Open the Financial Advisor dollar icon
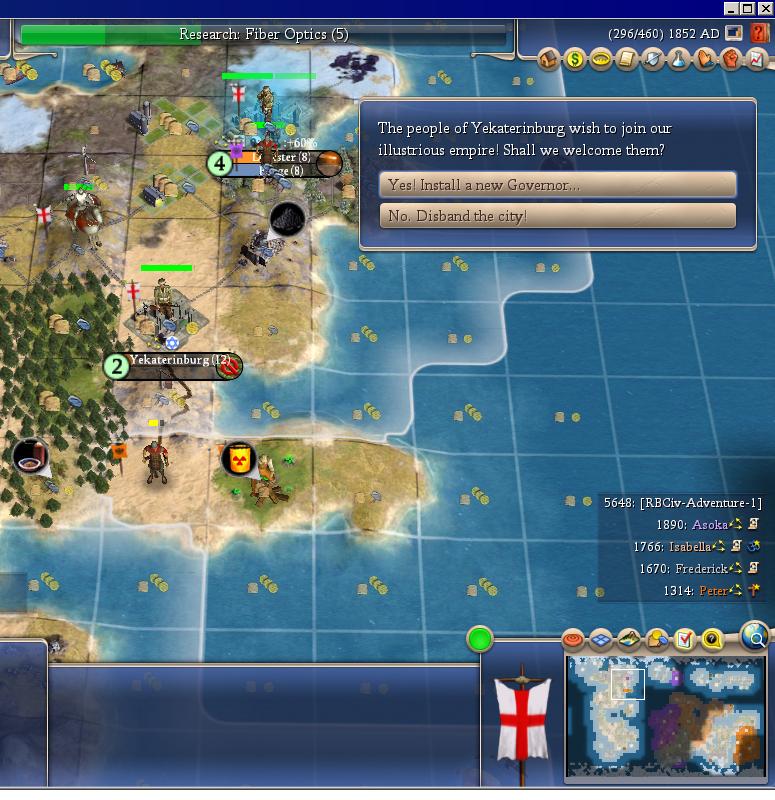The height and width of the screenshot is (800, 775). 575,60
